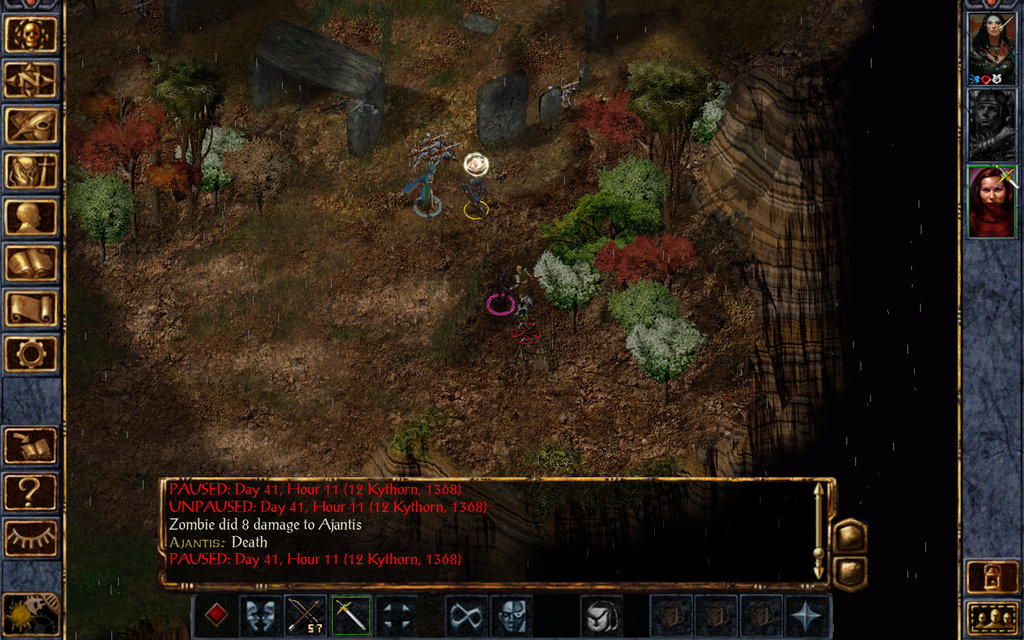Screen dimensions: 1024x640
Task: Open the character record head icon
Action: [x=30, y=217]
